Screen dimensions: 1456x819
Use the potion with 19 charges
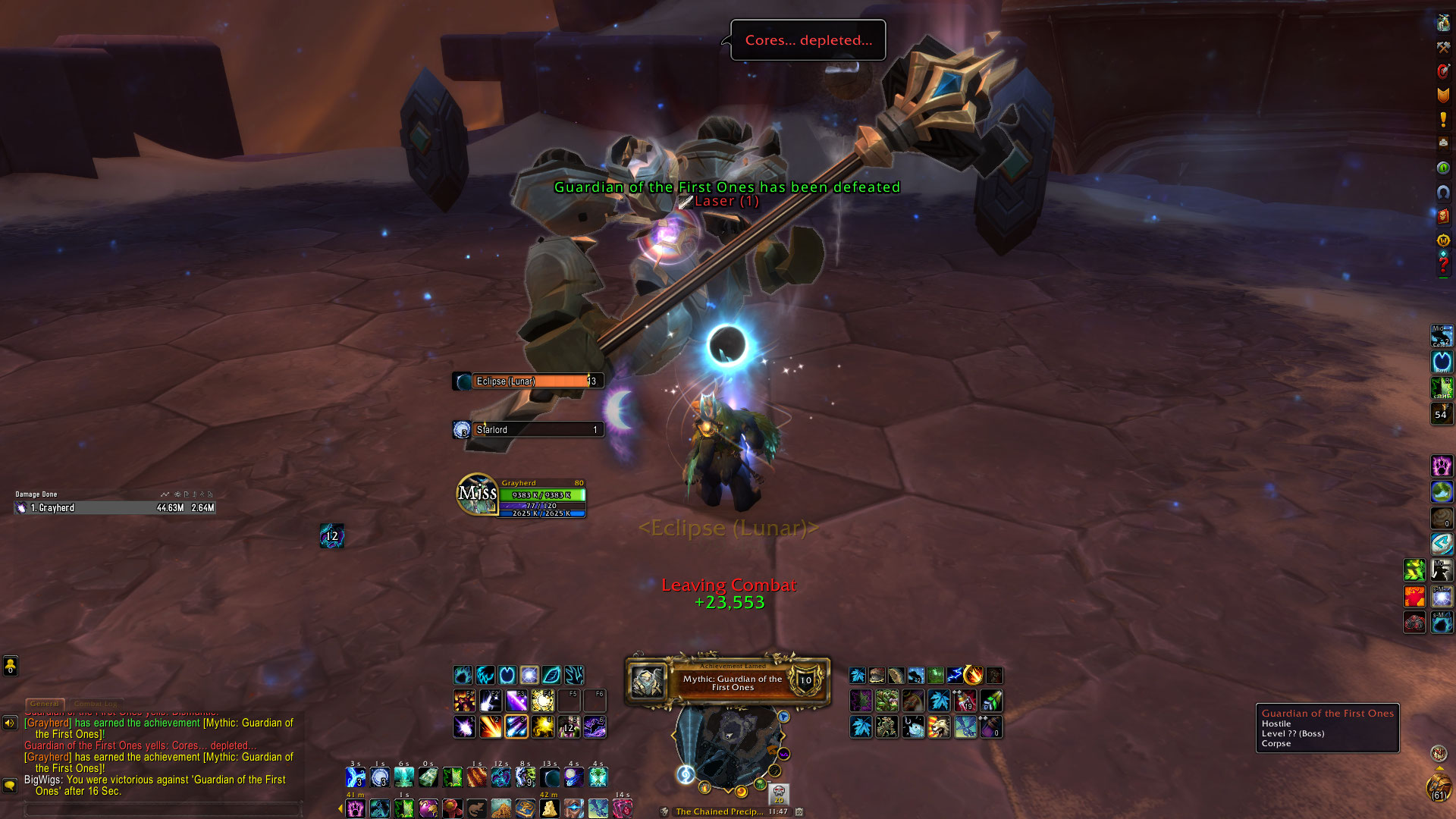(x=965, y=701)
